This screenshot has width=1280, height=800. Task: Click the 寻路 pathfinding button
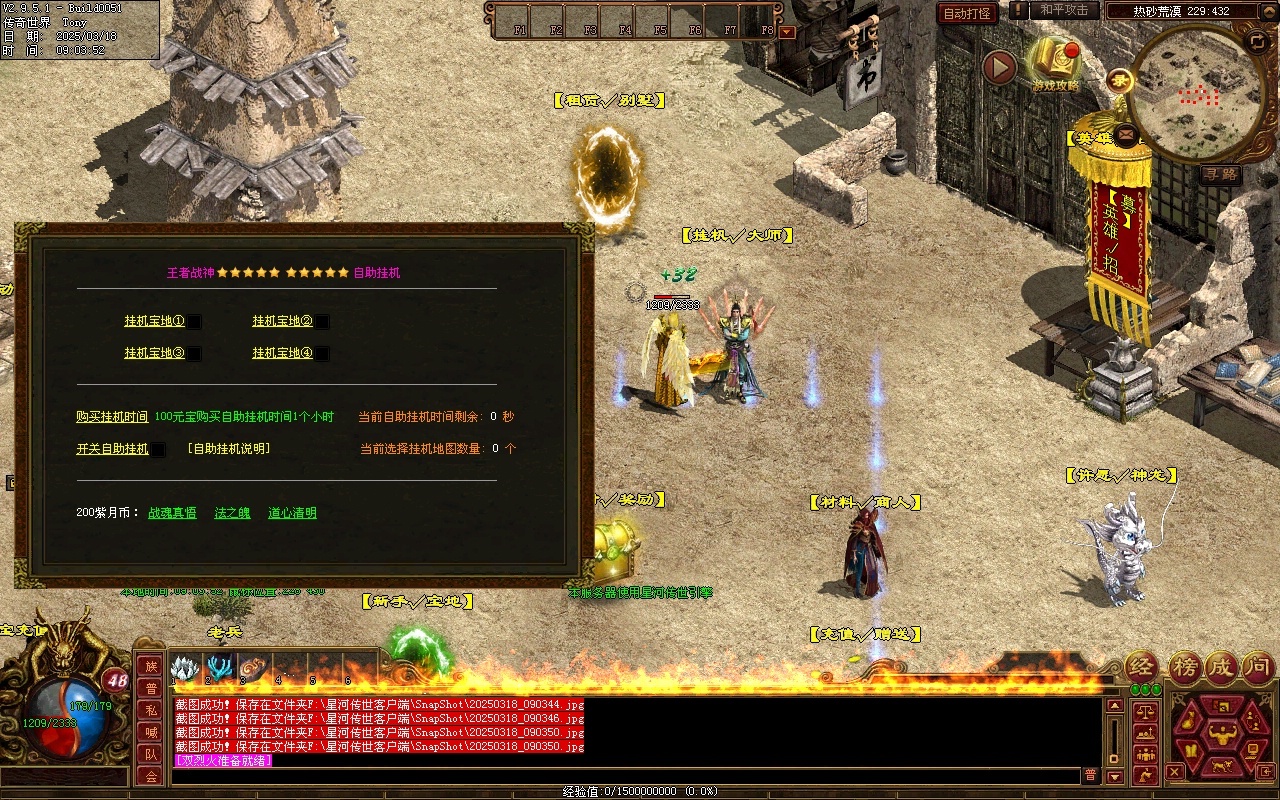[1220, 175]
